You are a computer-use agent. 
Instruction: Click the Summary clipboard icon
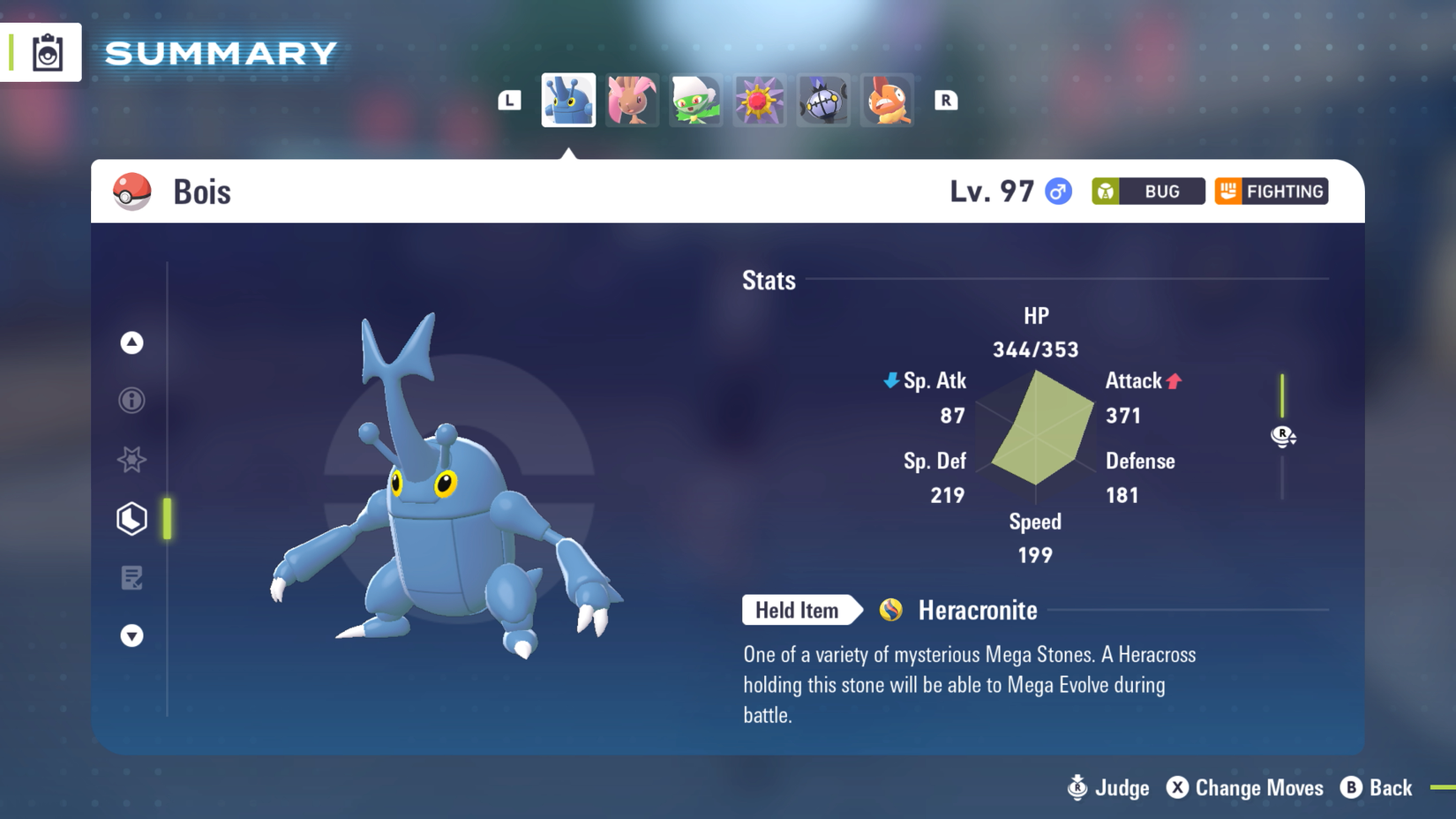49,52
